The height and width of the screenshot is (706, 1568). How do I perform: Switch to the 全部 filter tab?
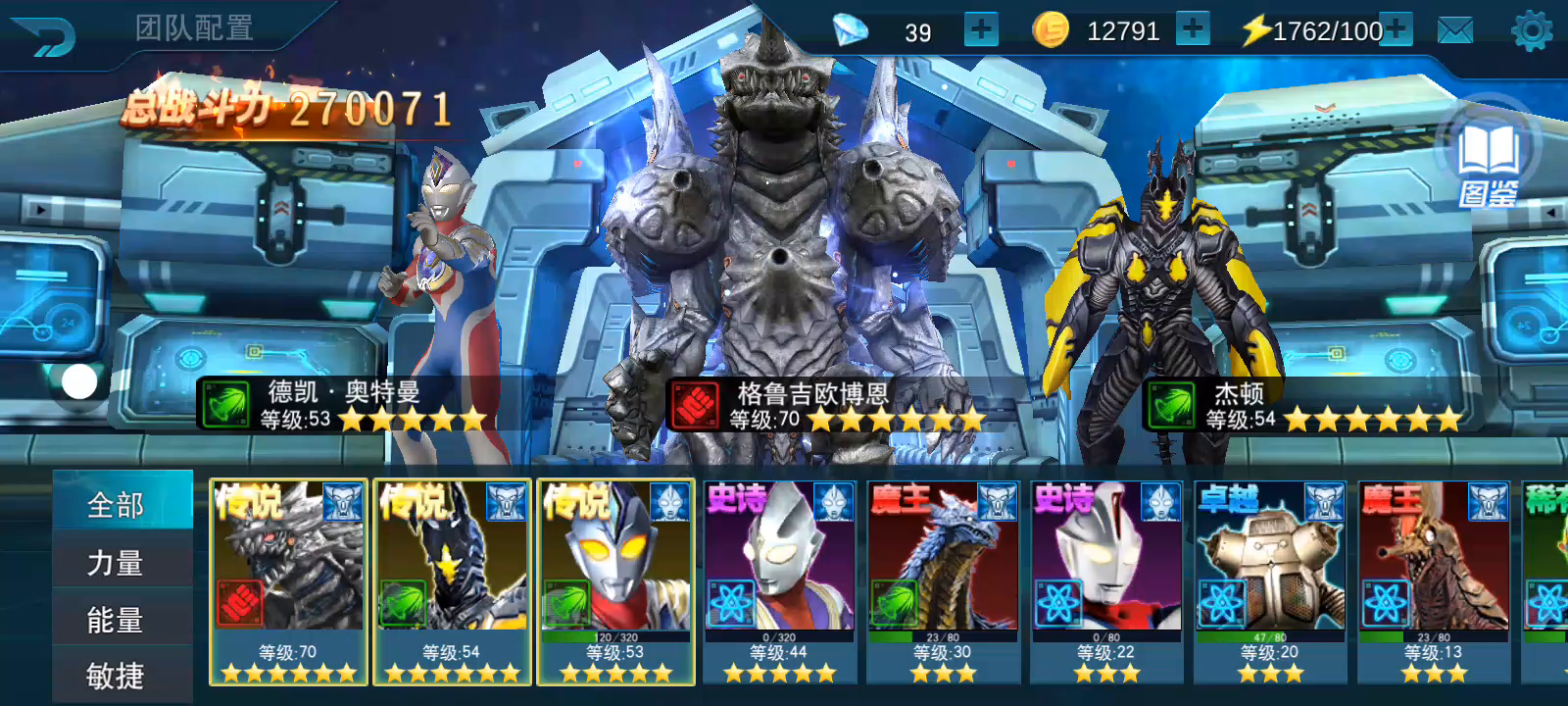117,504
